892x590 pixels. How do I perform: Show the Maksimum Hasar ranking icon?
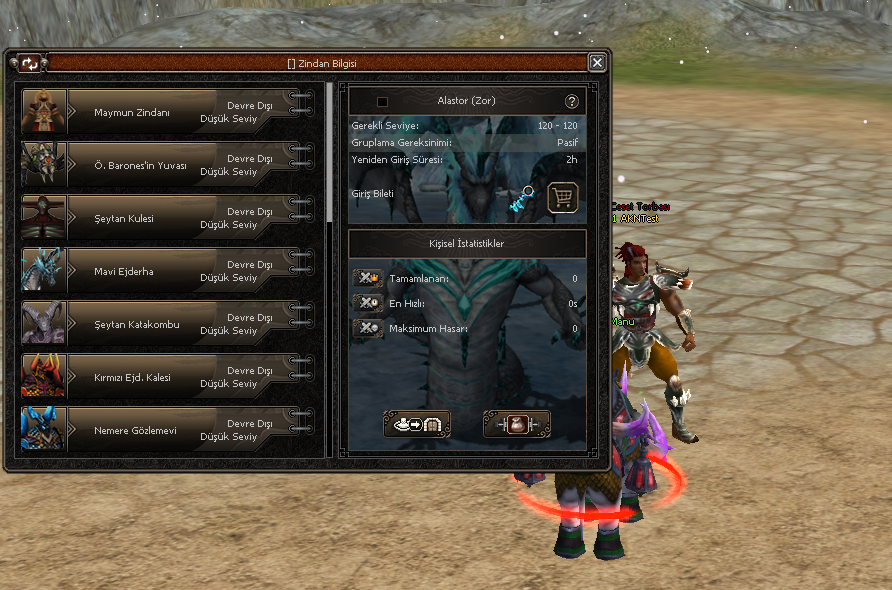tap(368, 328)
